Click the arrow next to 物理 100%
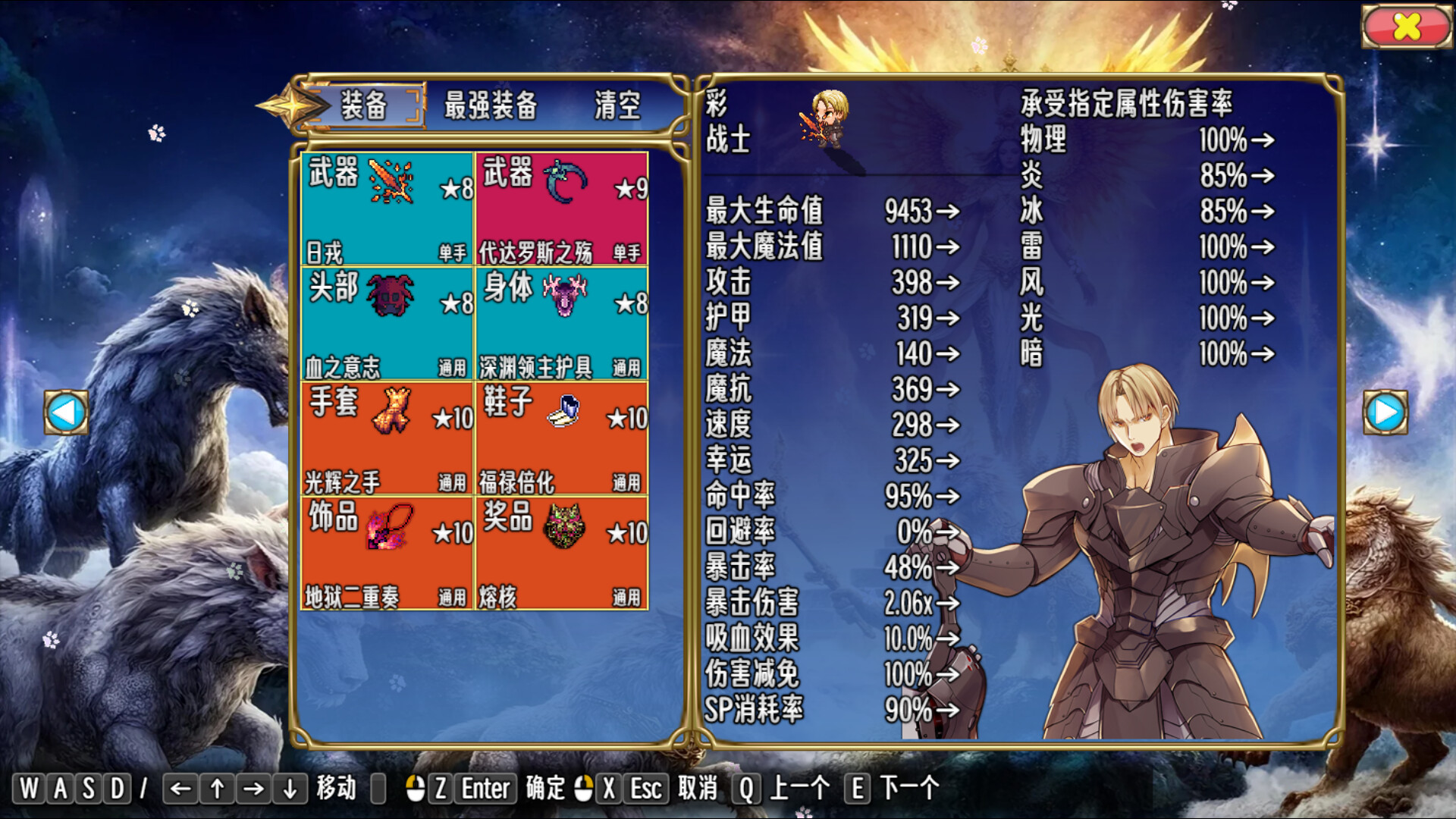The width and height of the screenshot is (1456, 819). coord(1265,141)
